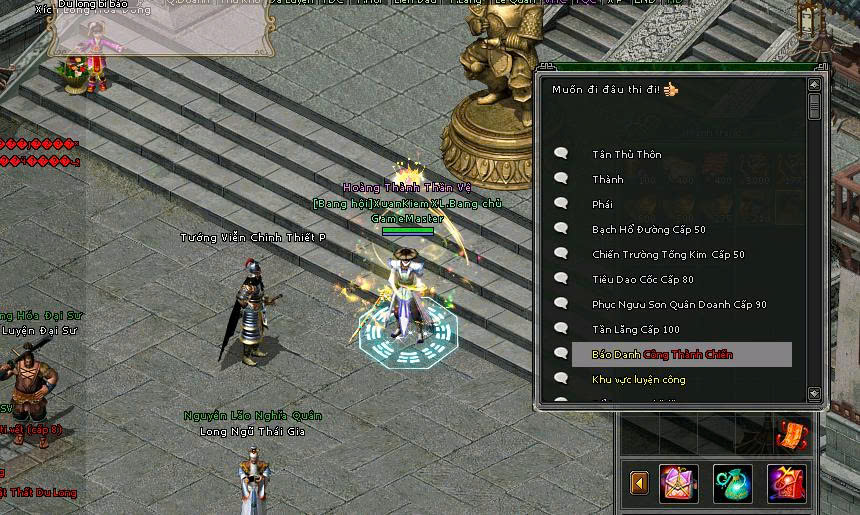Pick the Phái destination entry
This screenshot has width=860, height=515.
tap(602, 204)
